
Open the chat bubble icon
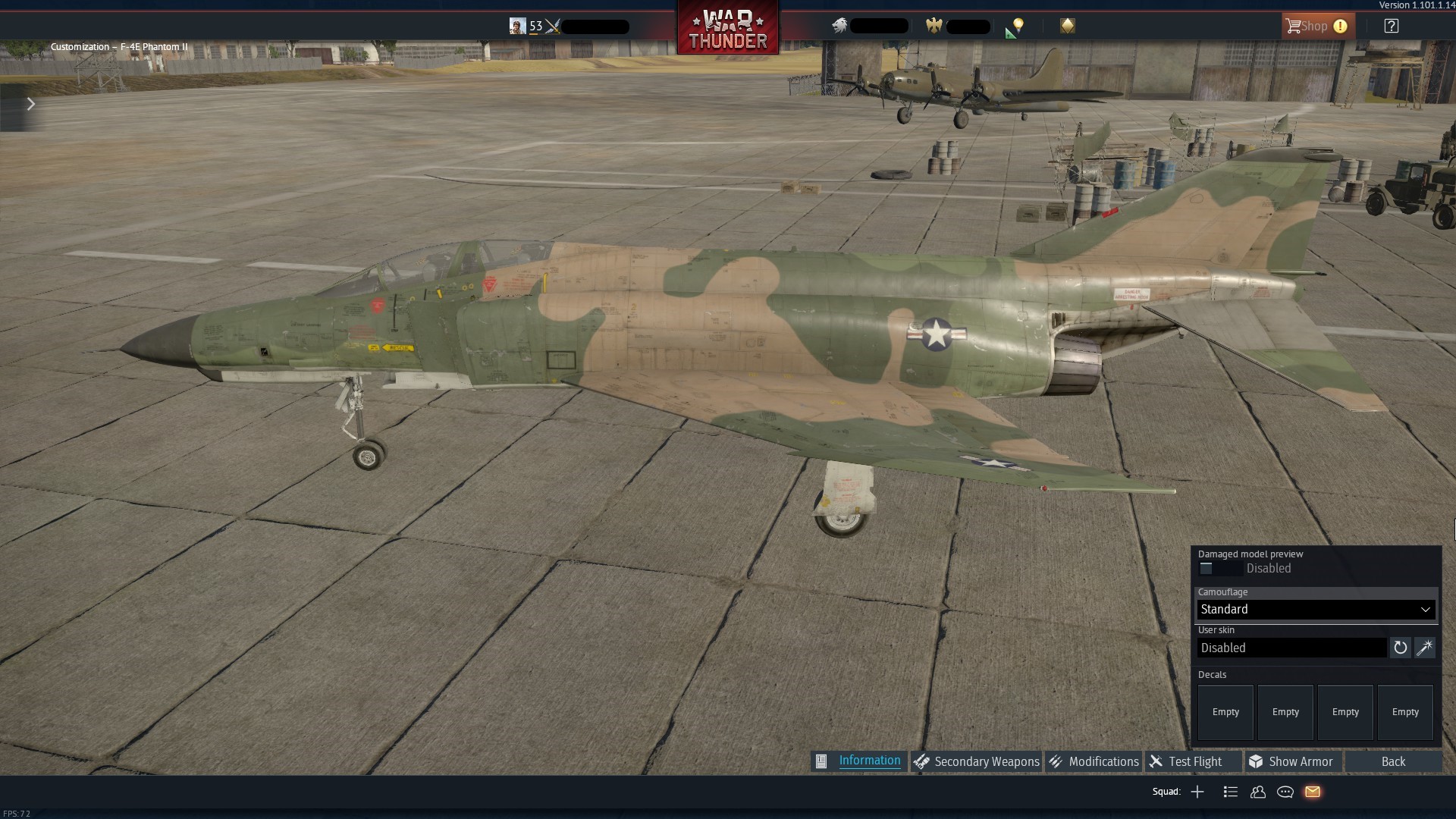(1285, 792)
